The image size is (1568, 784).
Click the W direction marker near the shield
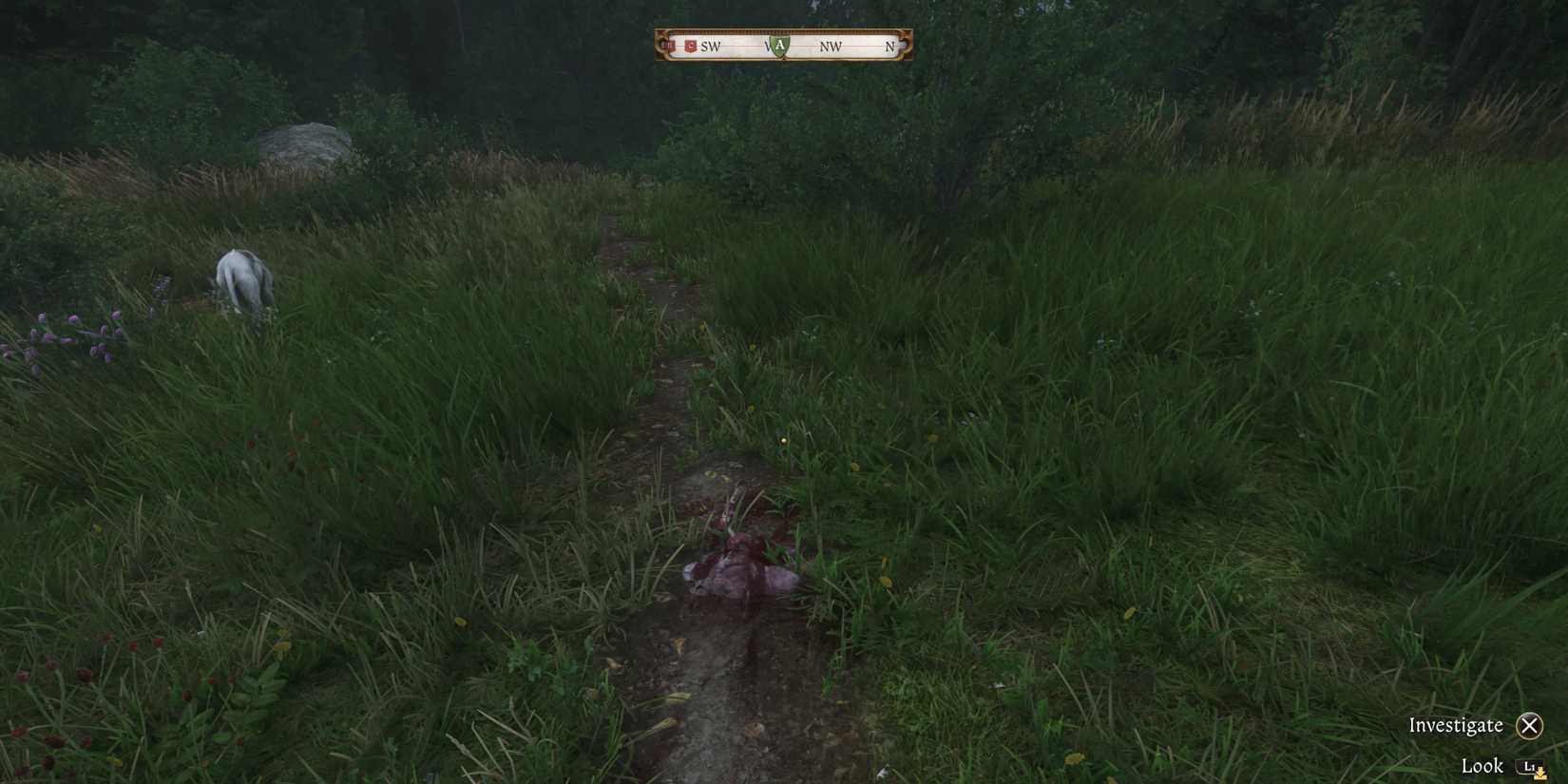[x=768, y=46]
